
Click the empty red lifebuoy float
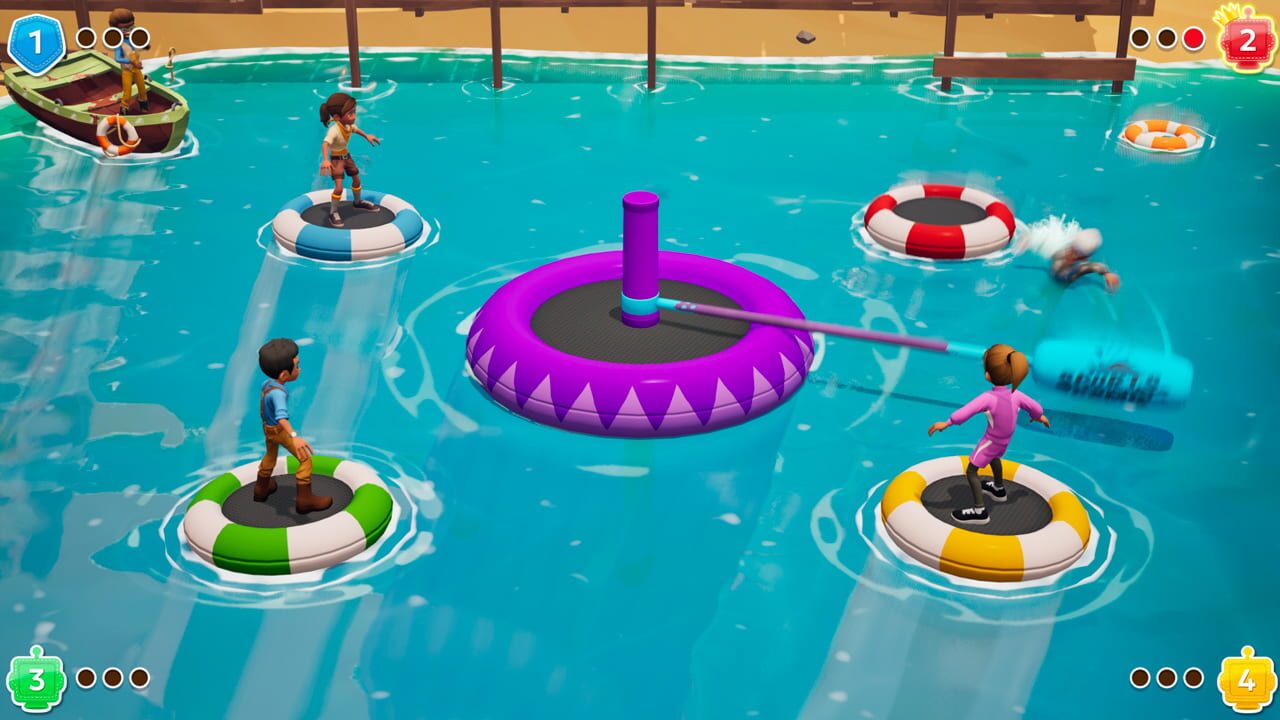930,215
